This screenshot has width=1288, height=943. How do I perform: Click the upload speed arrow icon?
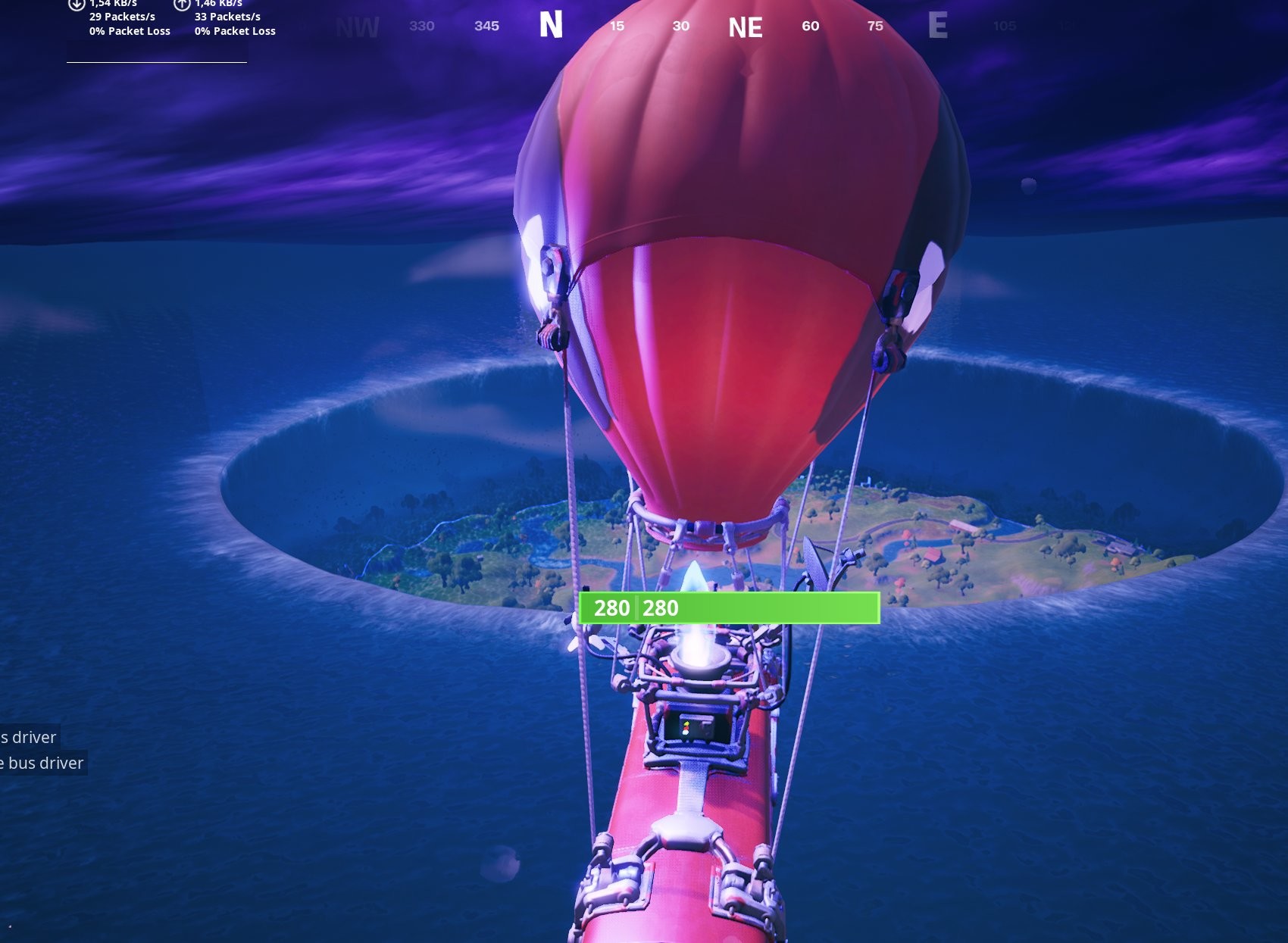(x=180, y=6)
